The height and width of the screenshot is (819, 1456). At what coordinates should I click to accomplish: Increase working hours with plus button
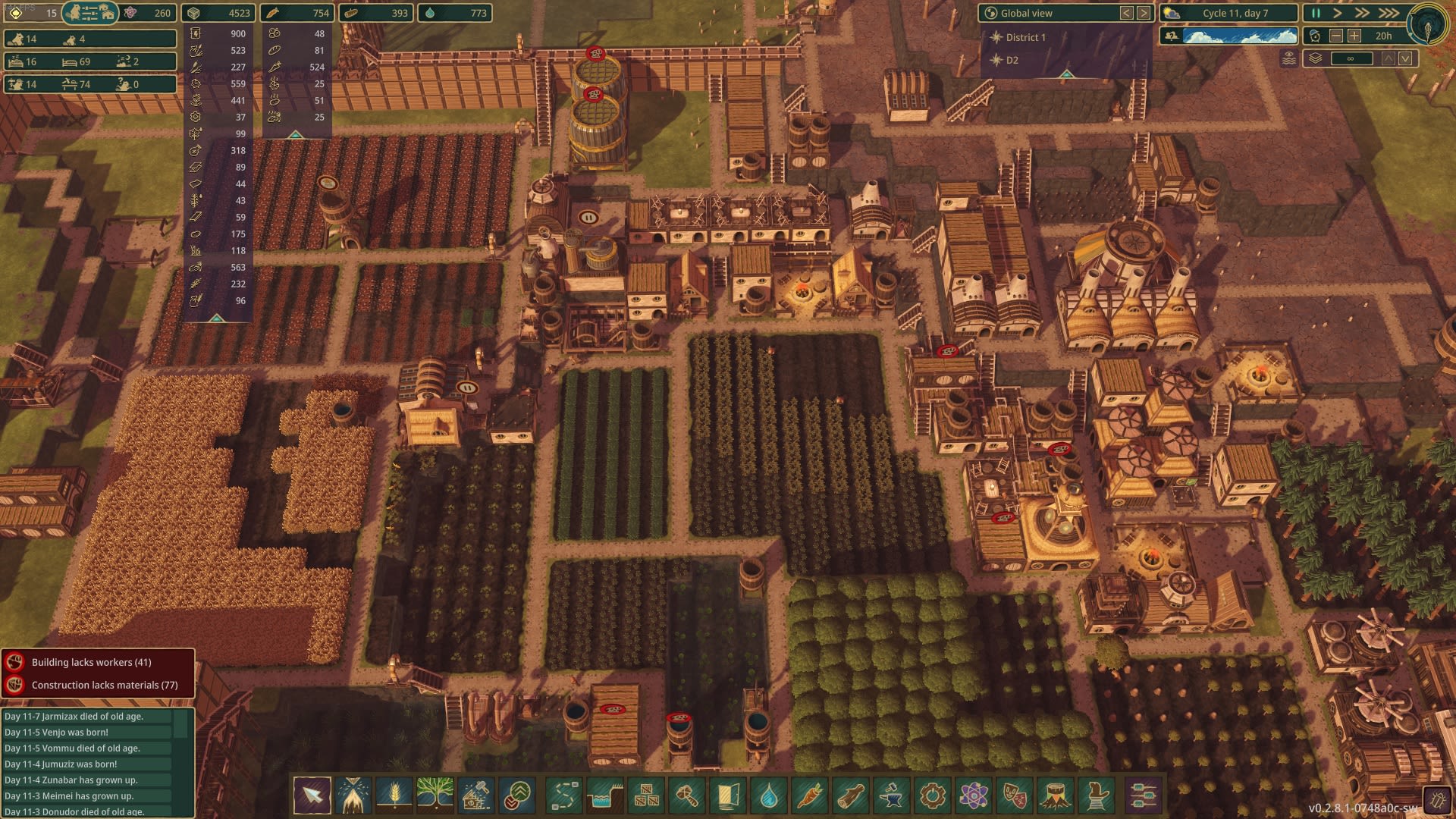click(1354, 36)
